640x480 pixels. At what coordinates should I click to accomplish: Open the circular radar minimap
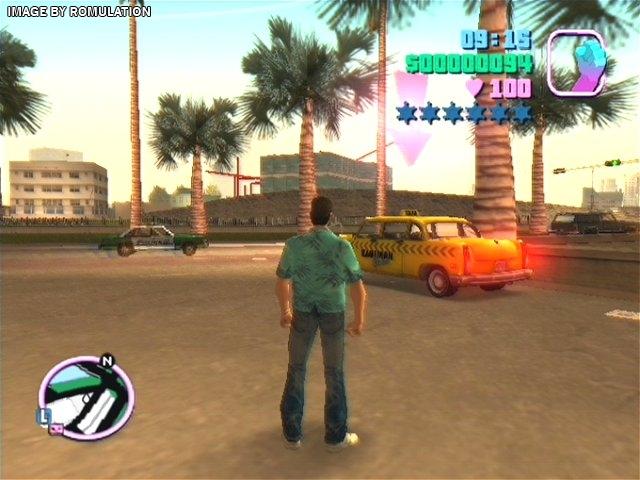click(85, 399)
